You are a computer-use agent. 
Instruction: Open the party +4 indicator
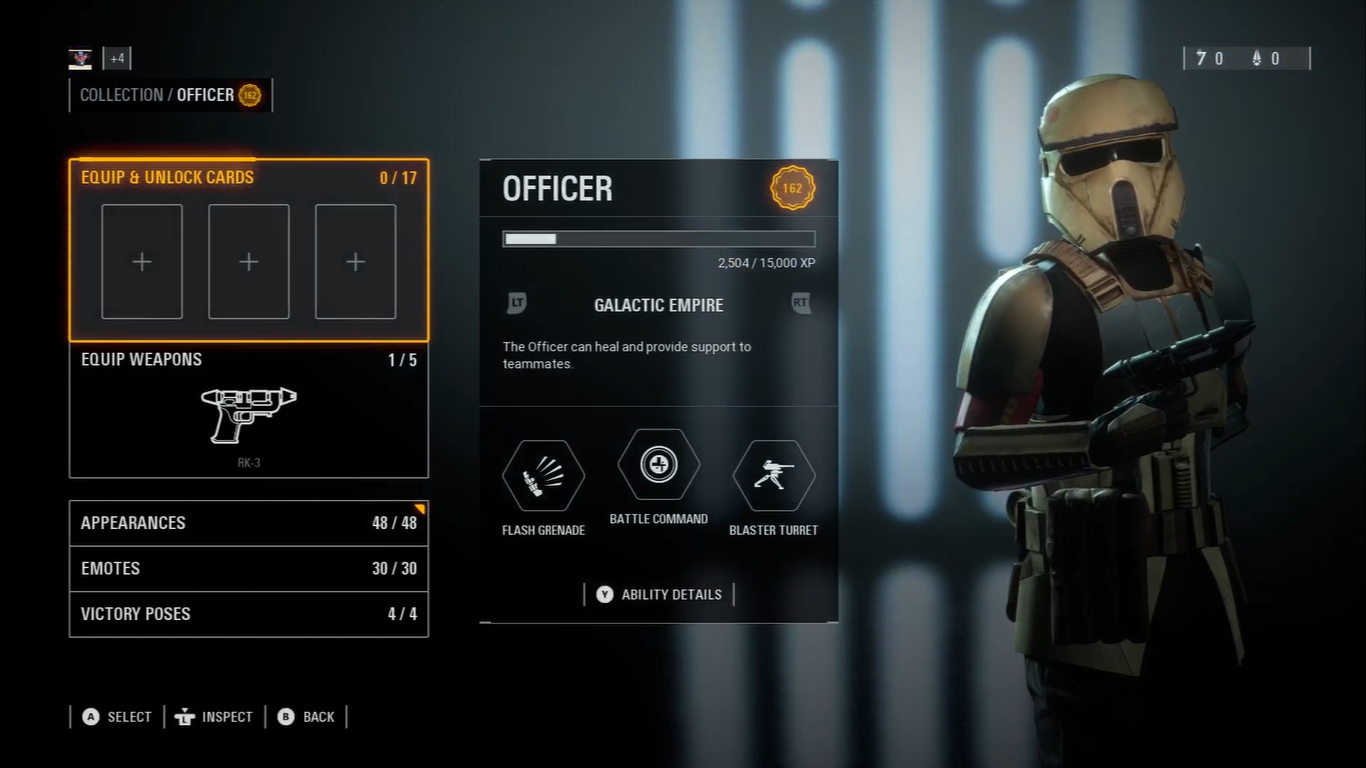click(117, 58)
